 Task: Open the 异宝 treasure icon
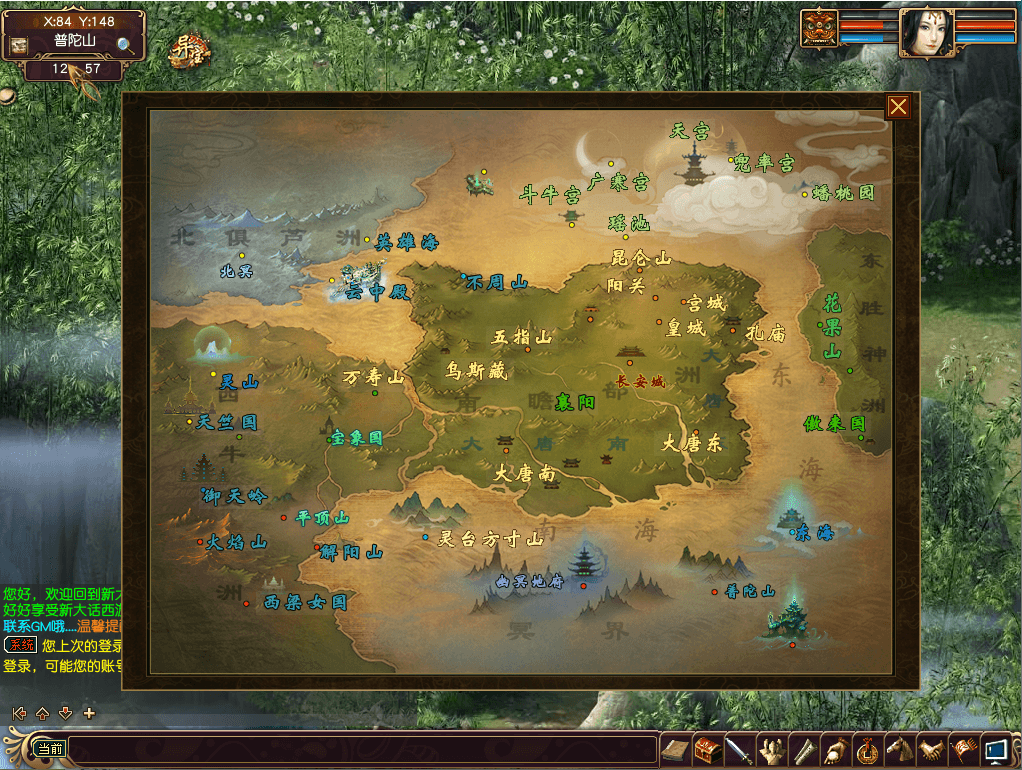tap(187, 48)
